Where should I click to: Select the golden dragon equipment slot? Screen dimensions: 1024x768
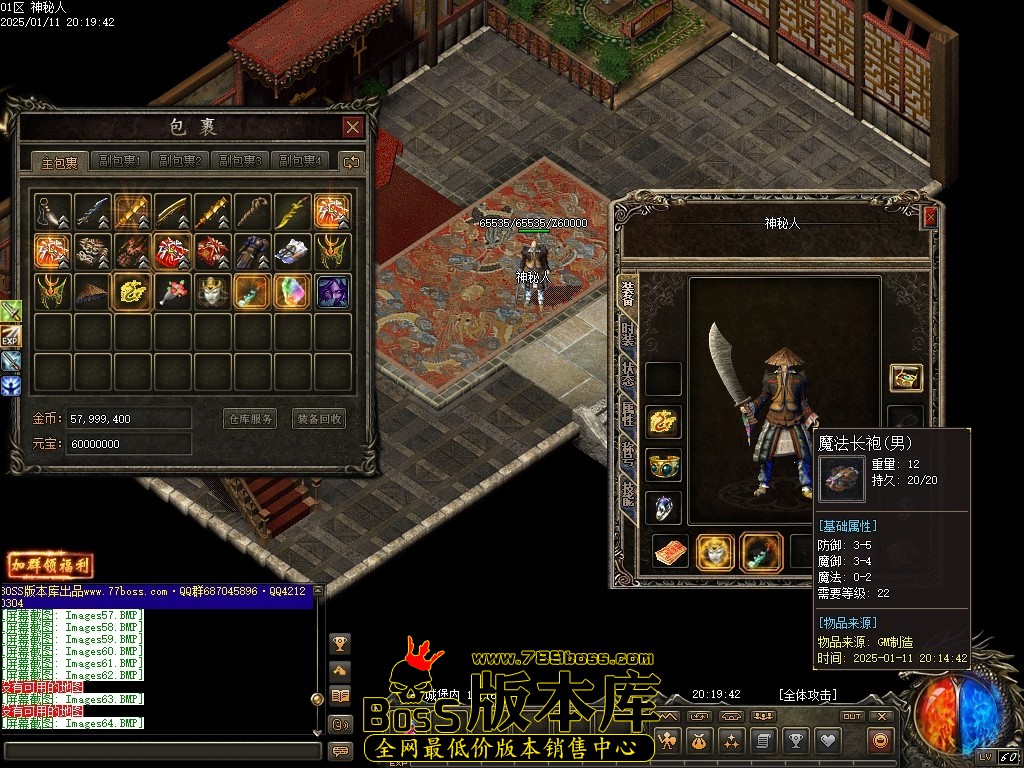[663, 422]
